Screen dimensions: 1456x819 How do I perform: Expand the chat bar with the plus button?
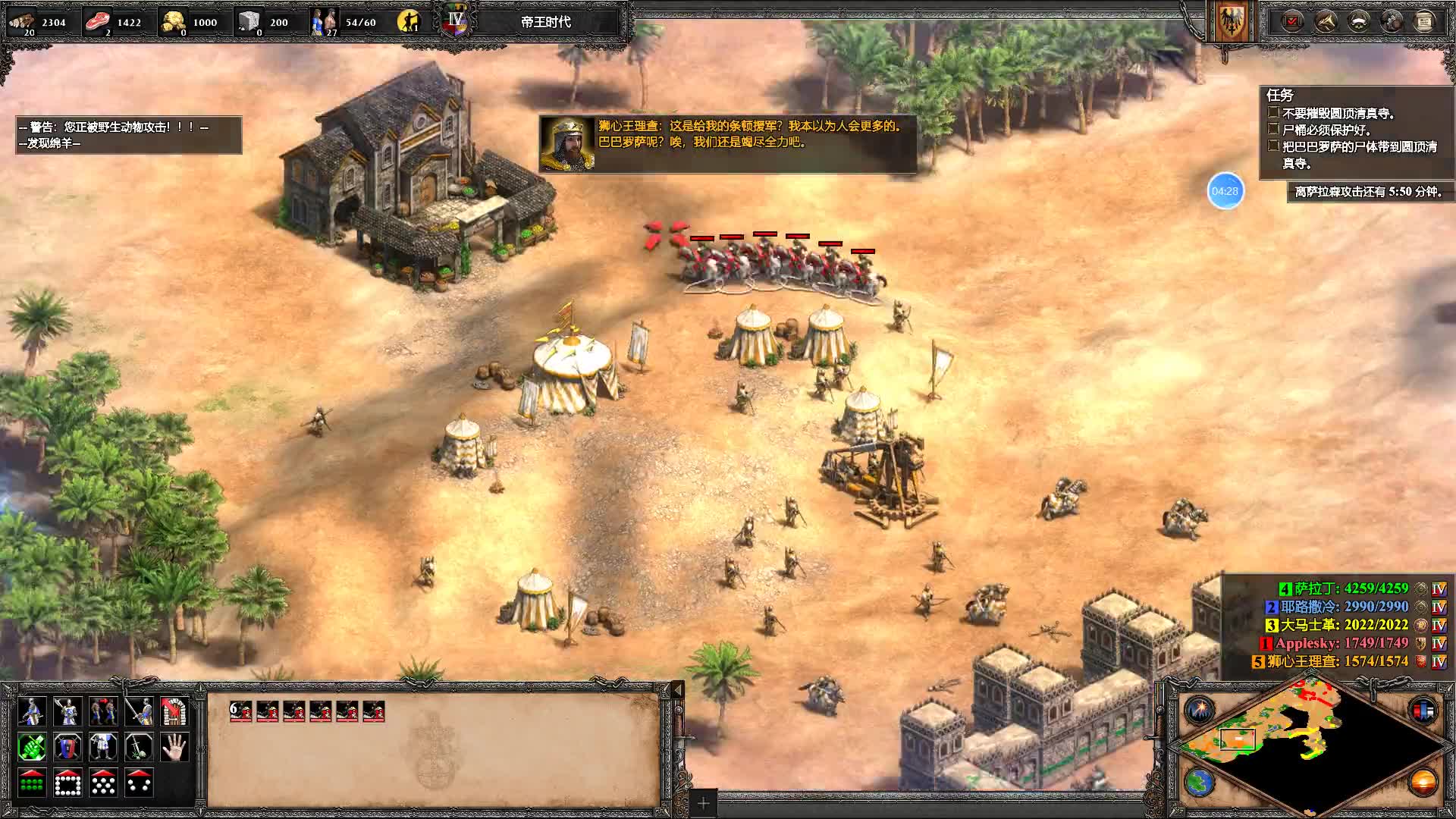(x=704, y=802)
